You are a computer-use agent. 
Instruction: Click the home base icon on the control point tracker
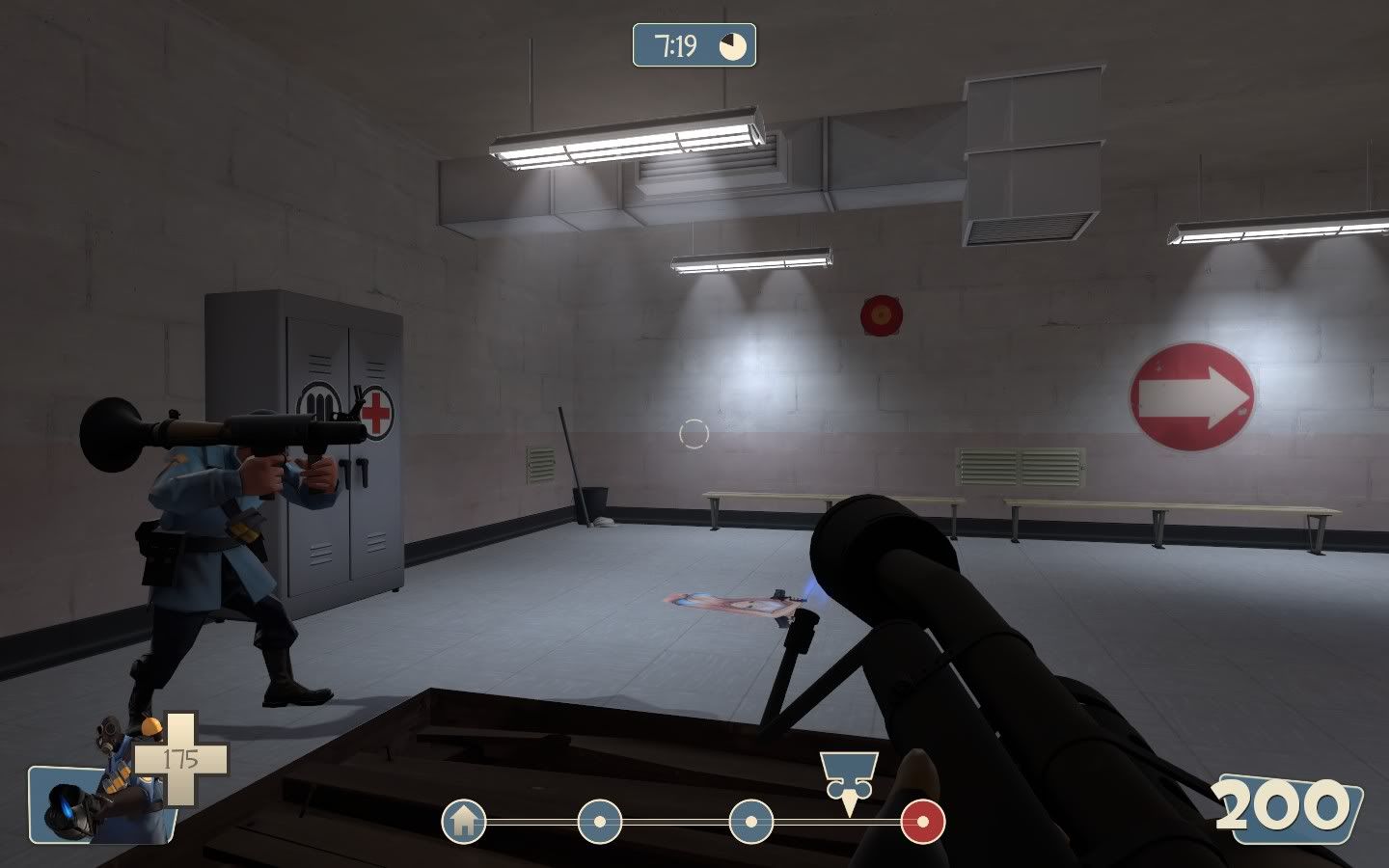coord(466,823)
